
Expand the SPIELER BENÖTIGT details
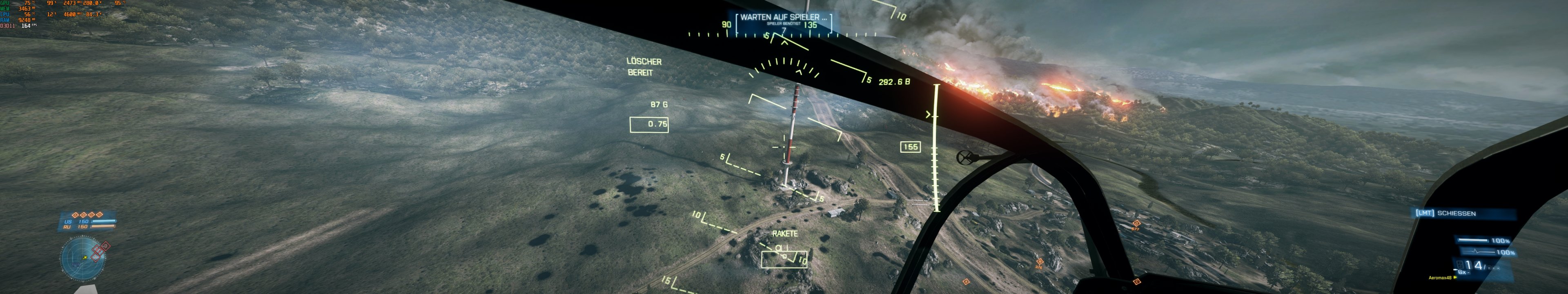(784, 24)
